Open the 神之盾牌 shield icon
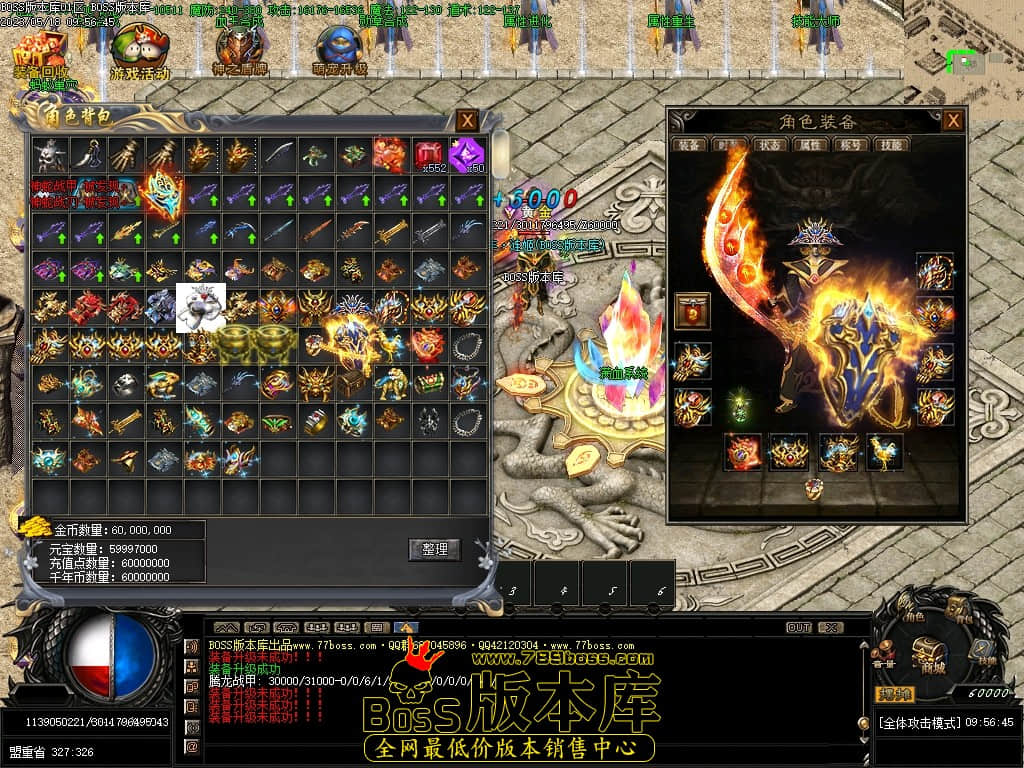Viewport: 1024px width, 768px height. pyautogui.click(x=235, y=50)
